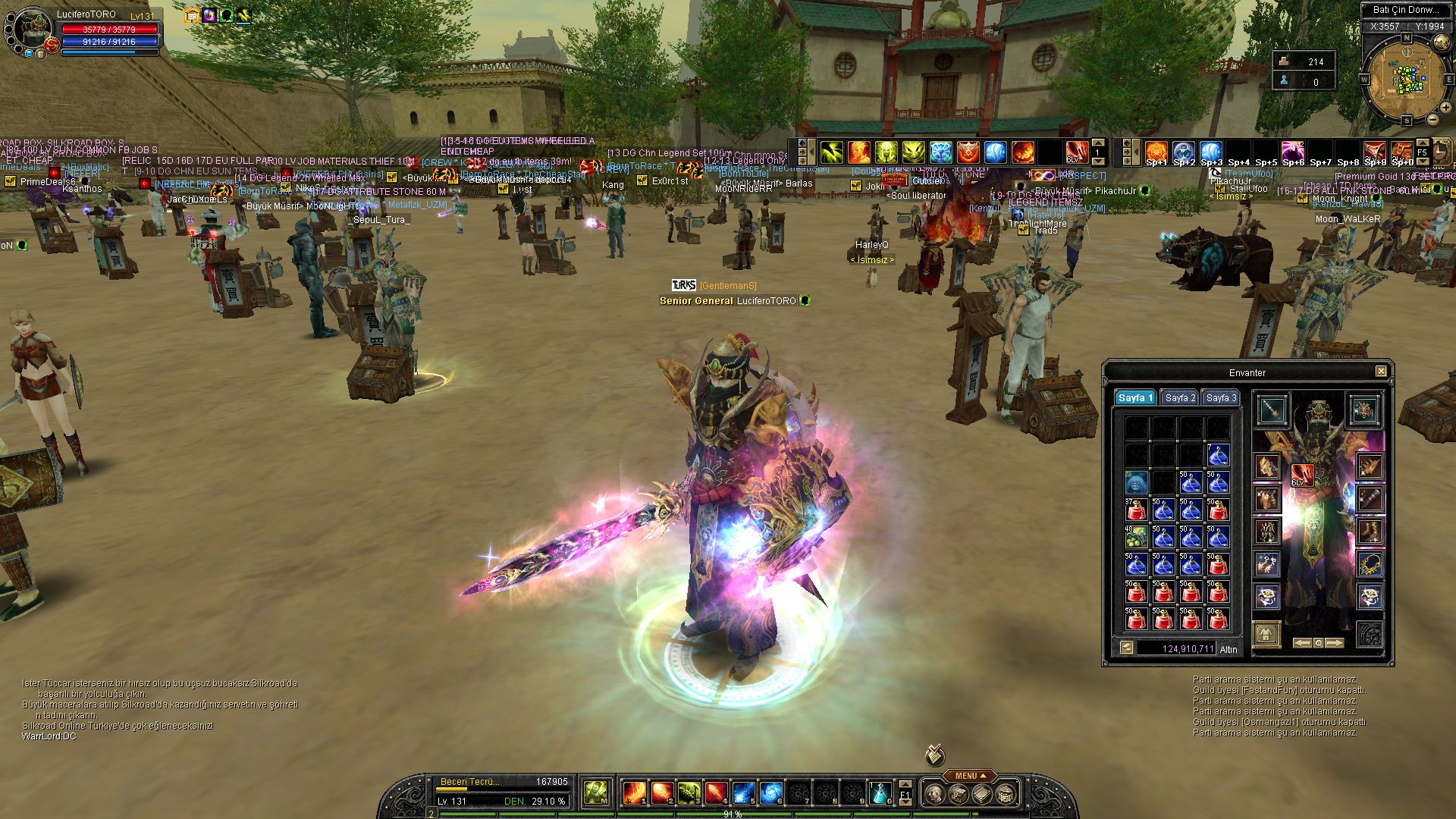Open the MENU expander on the bottom bar
Viewport: 1456px width, 819px height.
click(x=970, y=776)
